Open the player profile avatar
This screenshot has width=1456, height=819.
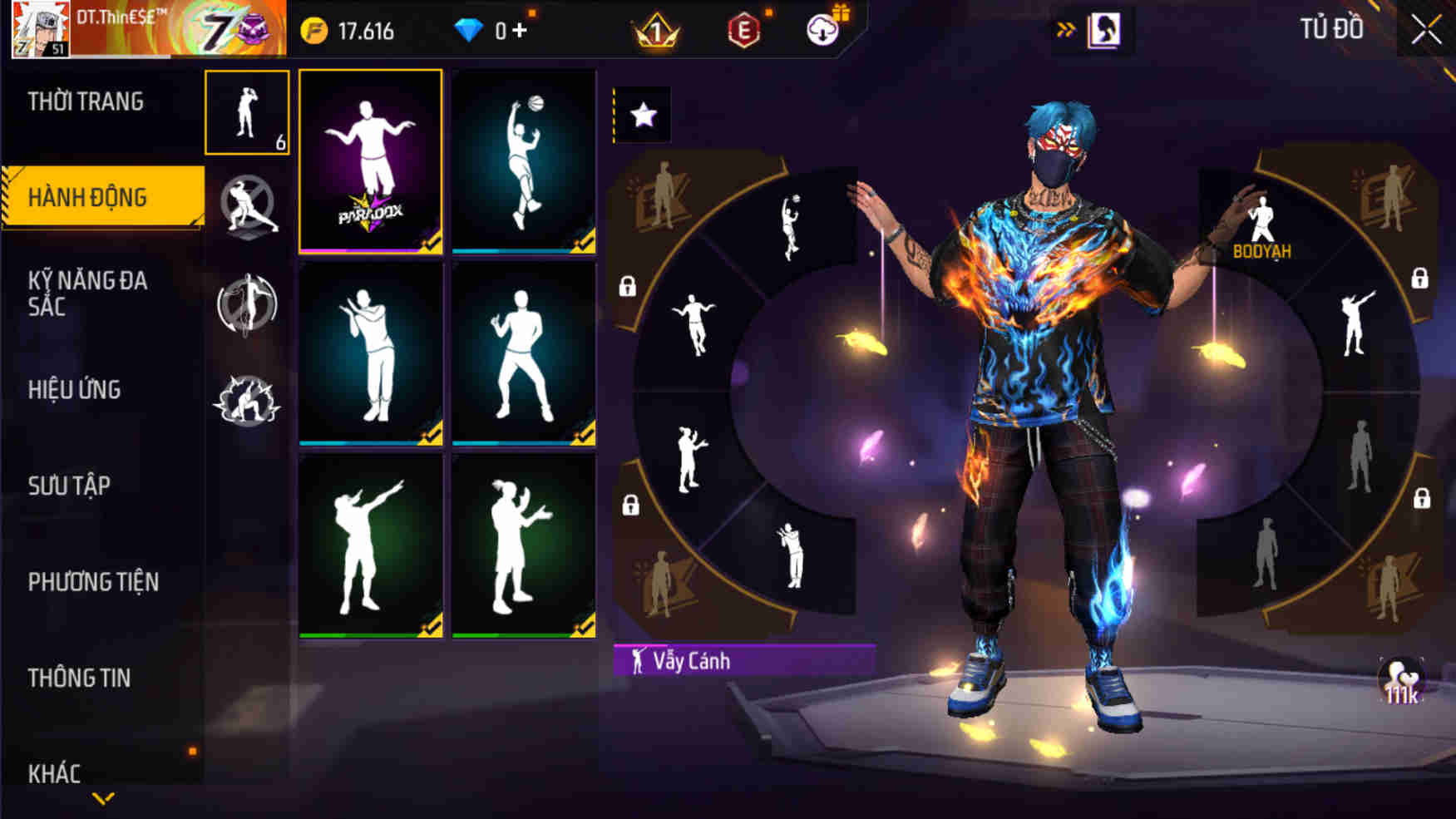tap(40, 30)
